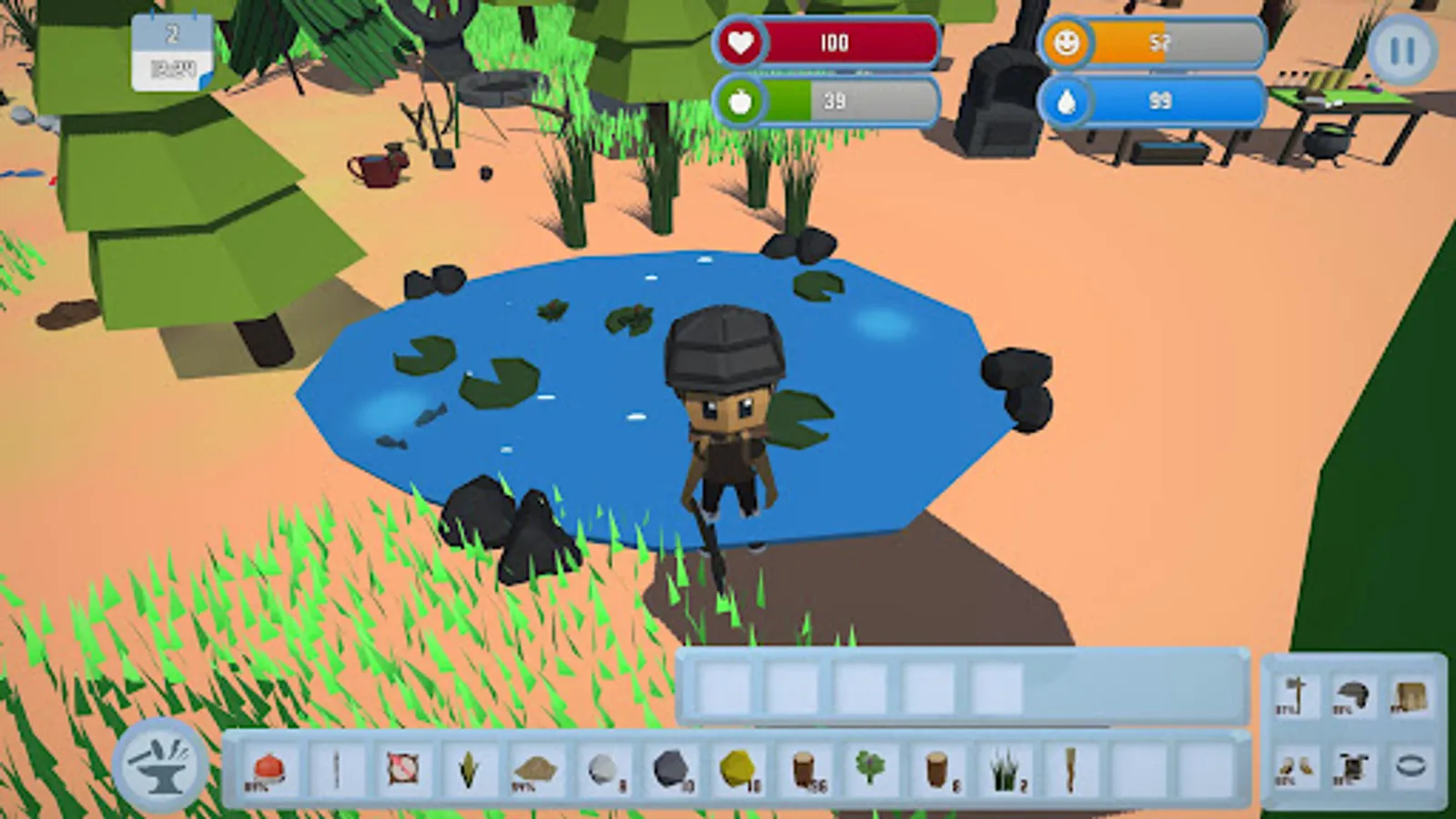
Task: Click the water drop icon on the thirst bar
Action: 1069,102
